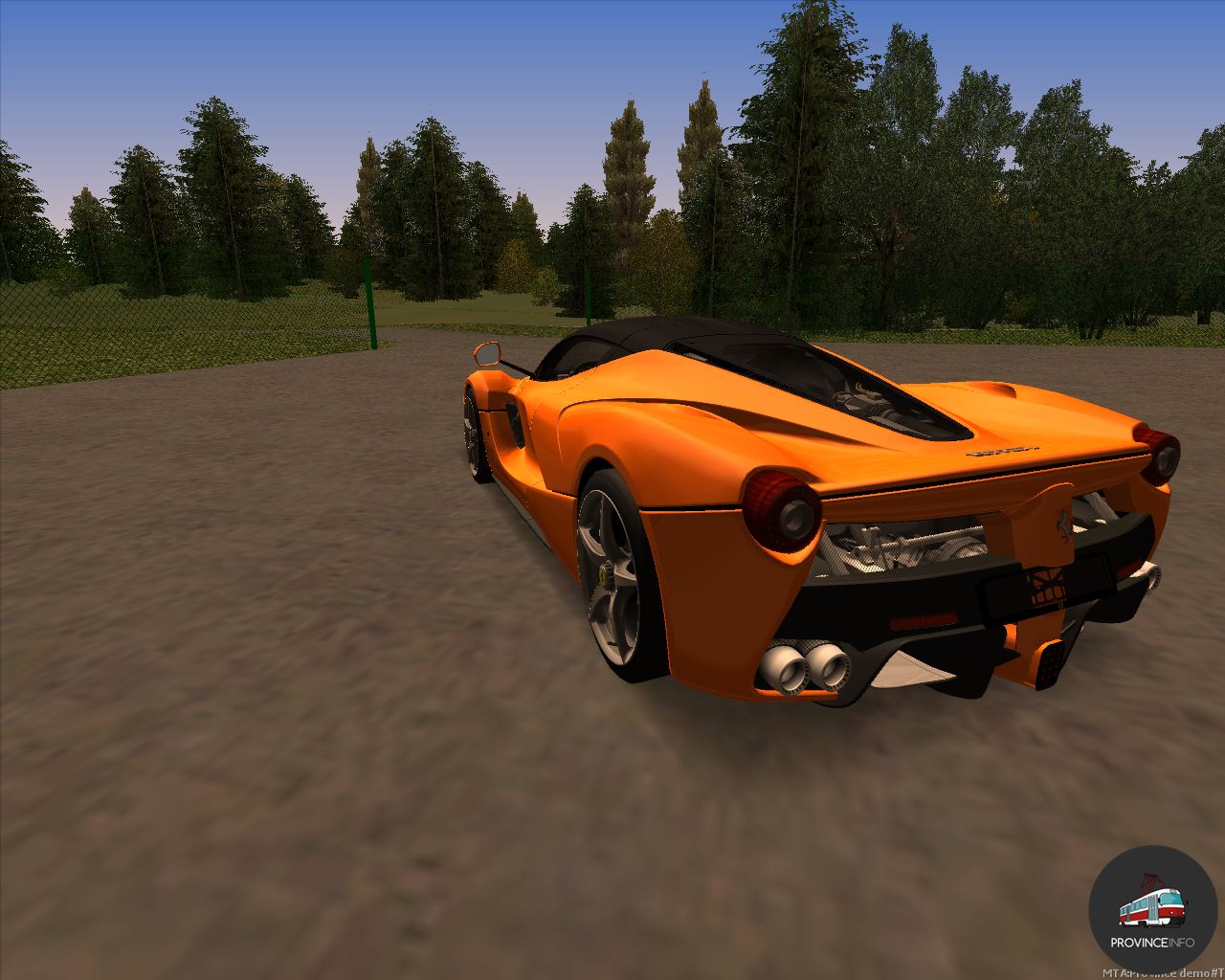Viewport: 1225px width, 980px height.
Task: Click the ProvinceInfo tram logo badge
Action: (x=1152, y=909)
